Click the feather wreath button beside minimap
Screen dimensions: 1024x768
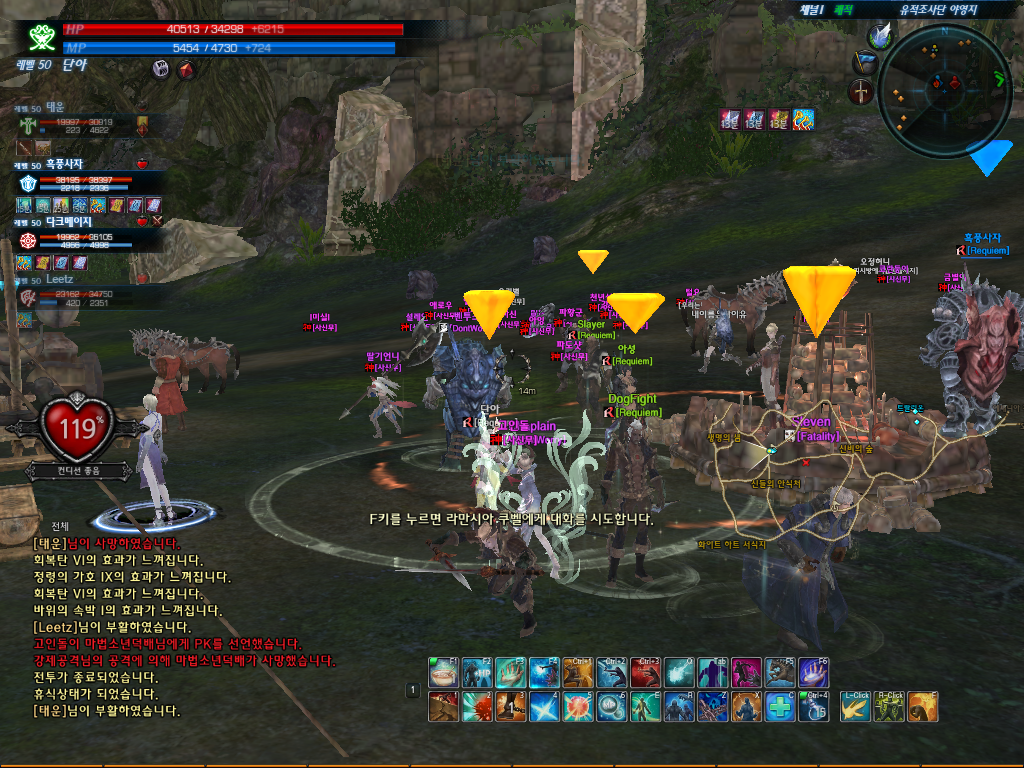coord(880,36)
